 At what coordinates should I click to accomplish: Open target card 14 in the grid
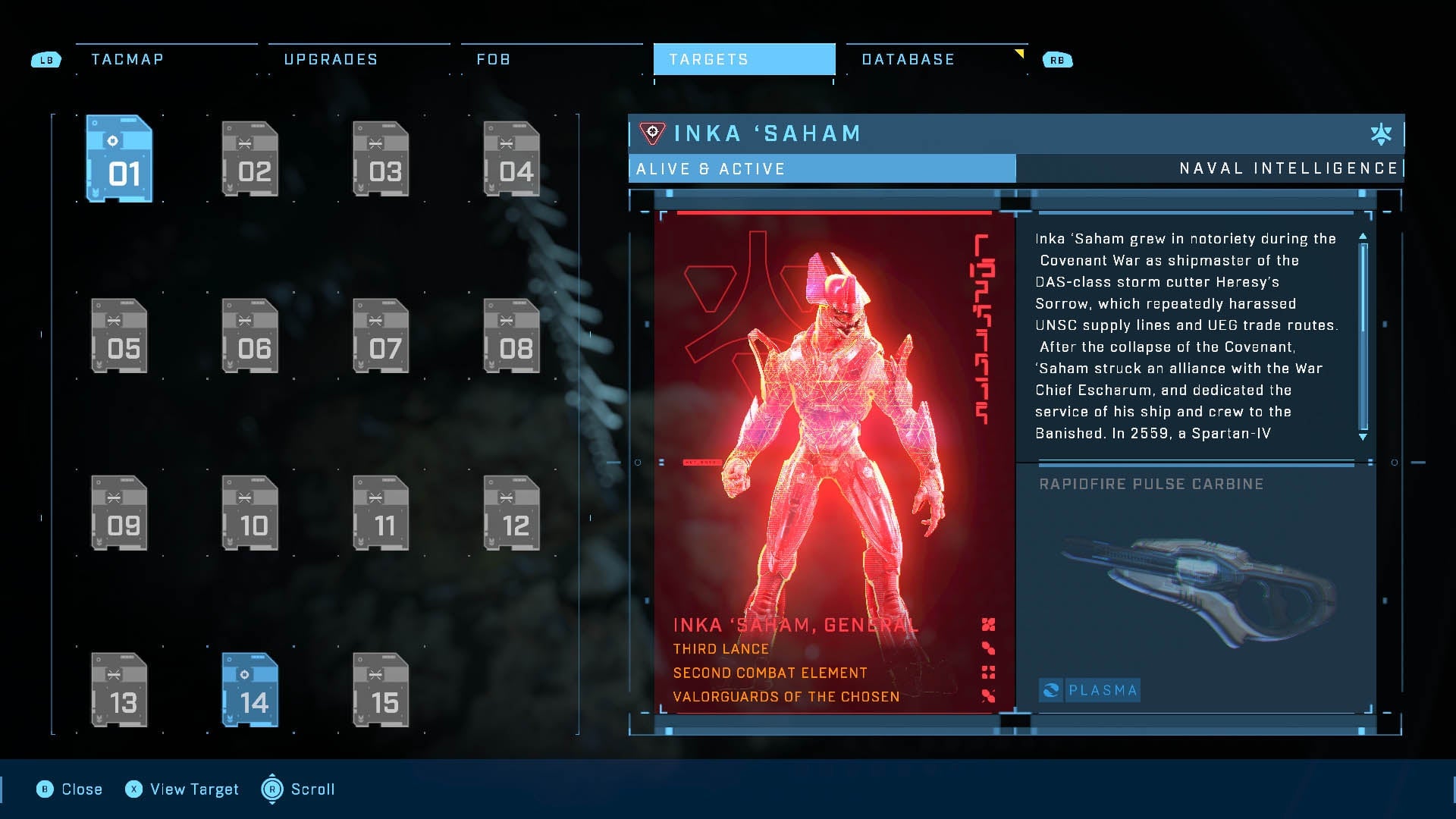coord(250,690)
